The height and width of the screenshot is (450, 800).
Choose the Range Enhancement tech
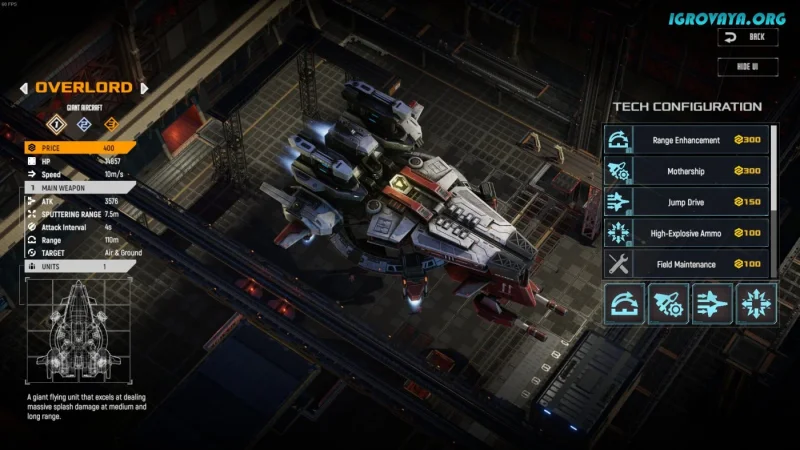point(687,141)
